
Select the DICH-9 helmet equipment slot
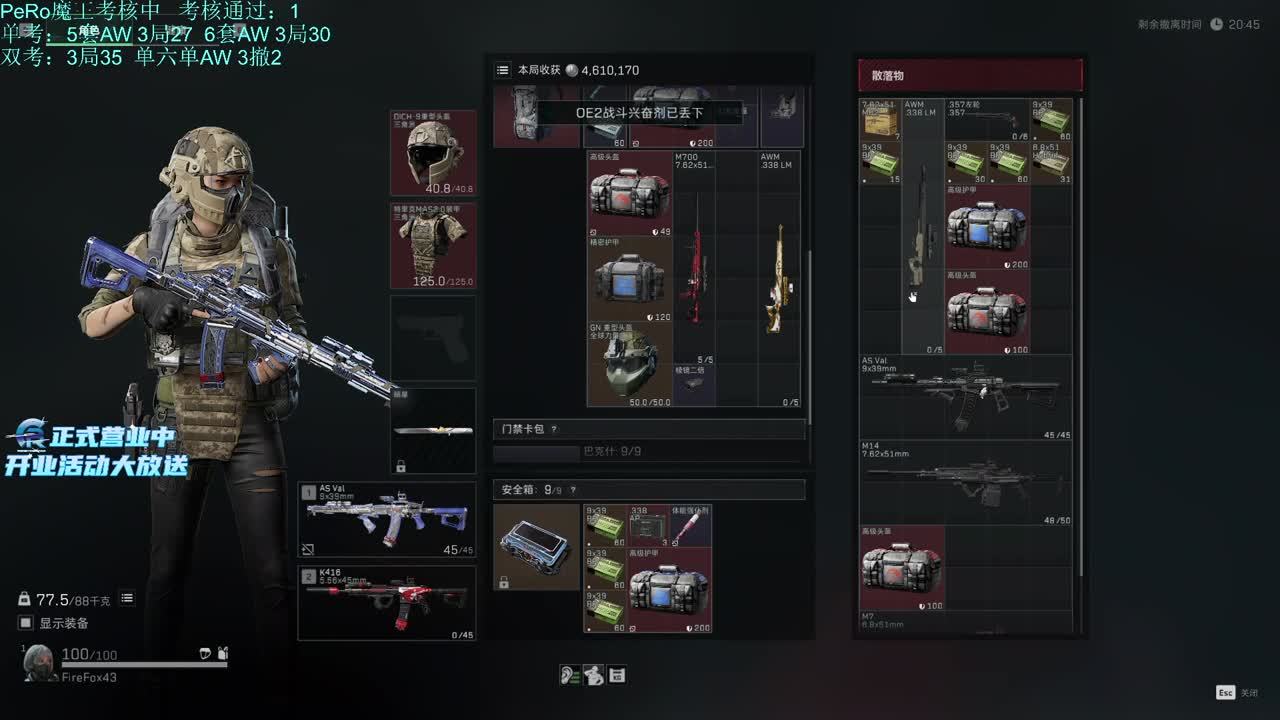(433, 153)
